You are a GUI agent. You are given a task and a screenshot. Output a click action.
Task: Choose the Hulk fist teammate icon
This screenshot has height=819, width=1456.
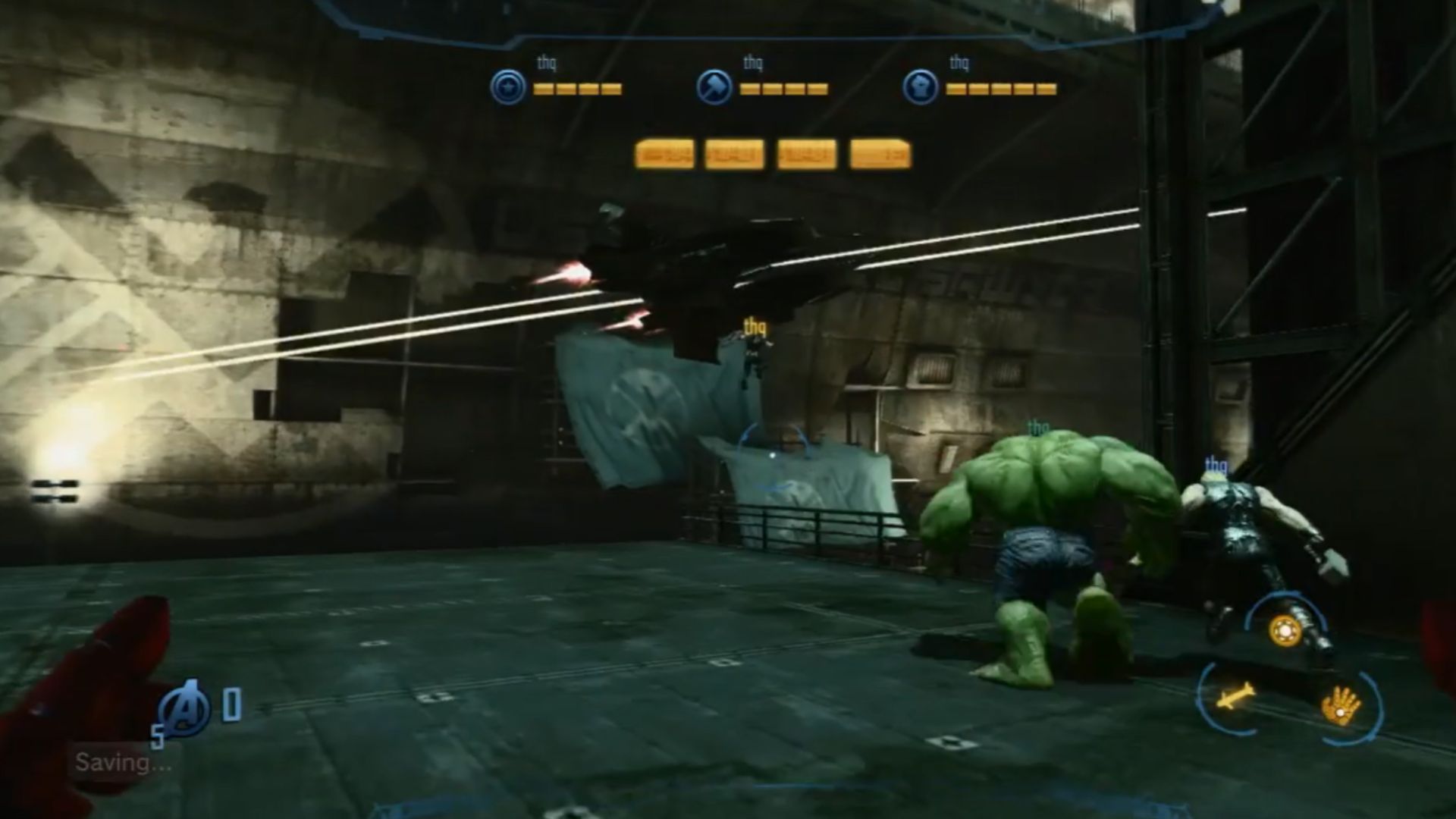point(920,87)
